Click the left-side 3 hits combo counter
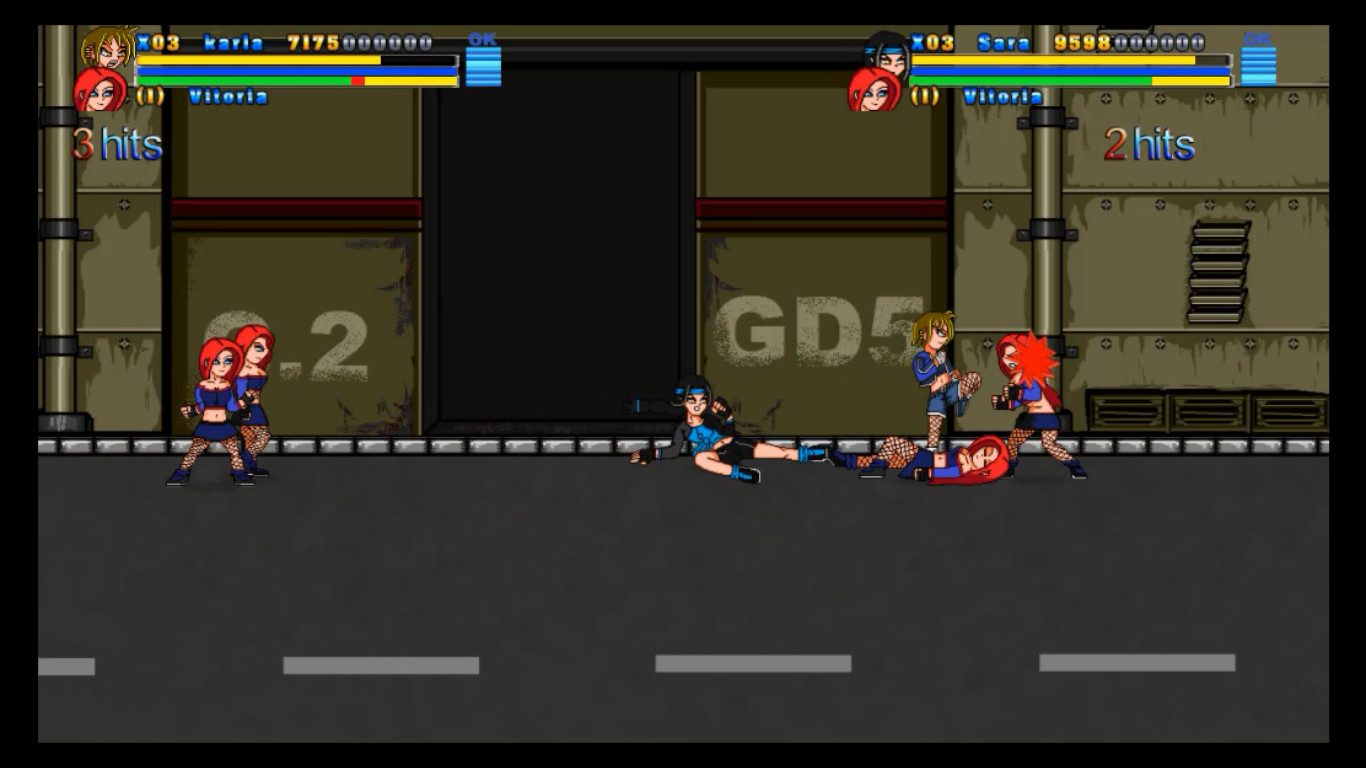Image resolution: width=1366 pixels, height=768 pixels. [115, 144]
